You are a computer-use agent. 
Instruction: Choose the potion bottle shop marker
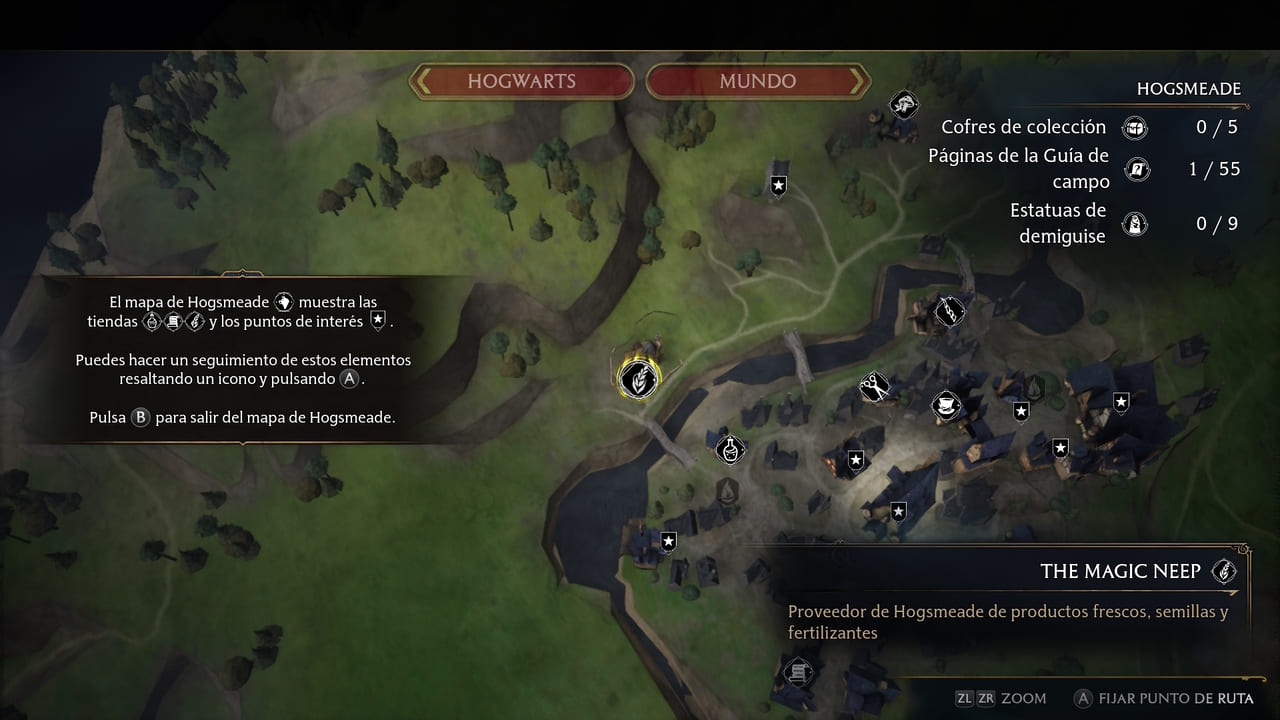[731, 448]
